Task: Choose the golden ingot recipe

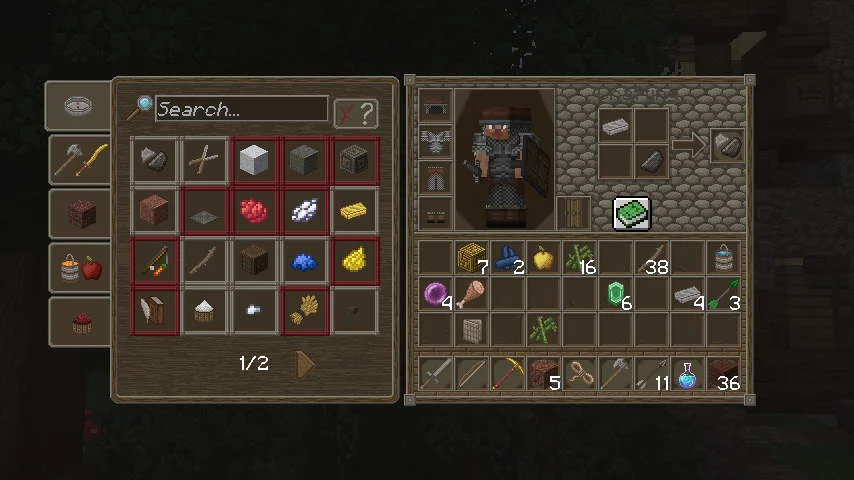Action: click(x=355, y=210)
